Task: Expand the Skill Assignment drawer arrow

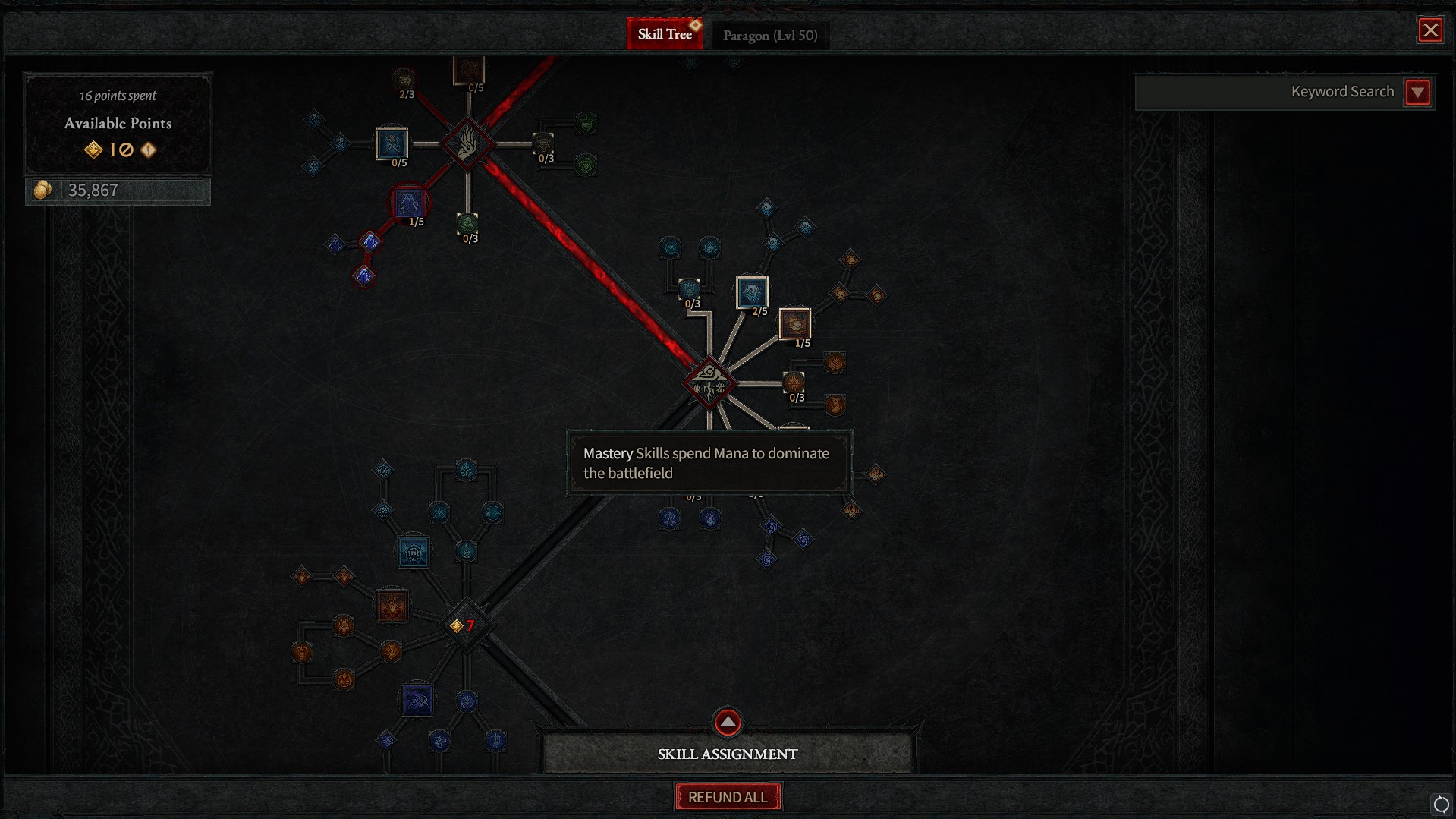Action: (726, 722)
